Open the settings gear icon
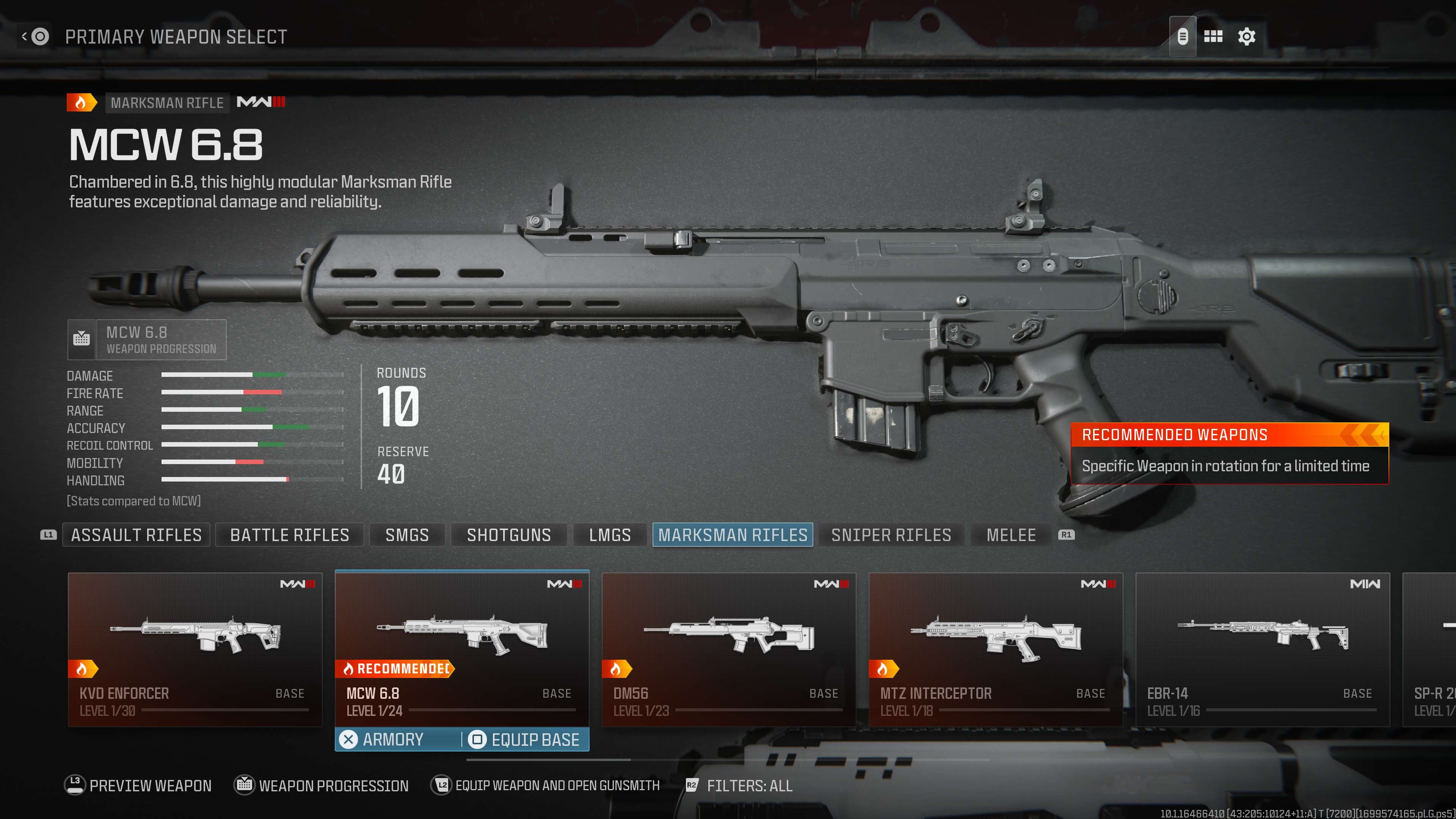This screenshot has width=1456, height=819. click(x=1246, y=37)
